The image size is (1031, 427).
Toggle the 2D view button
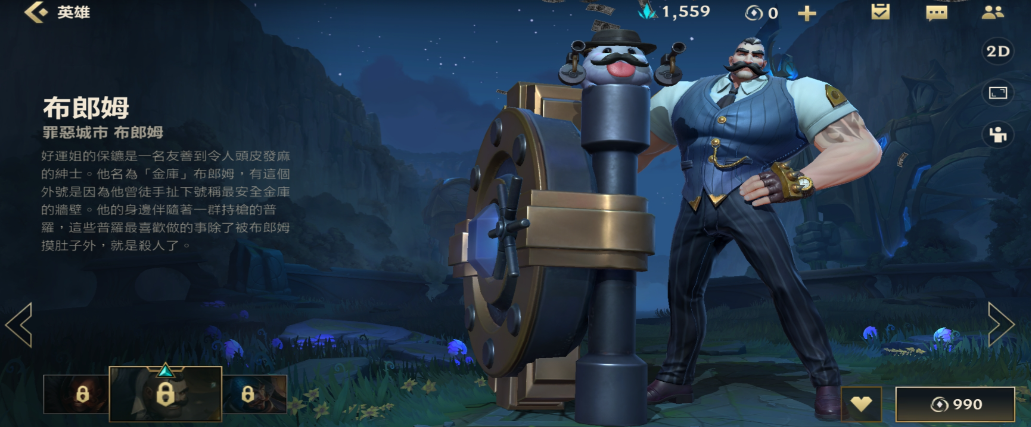pyautogui.click(x=997, y=51)
